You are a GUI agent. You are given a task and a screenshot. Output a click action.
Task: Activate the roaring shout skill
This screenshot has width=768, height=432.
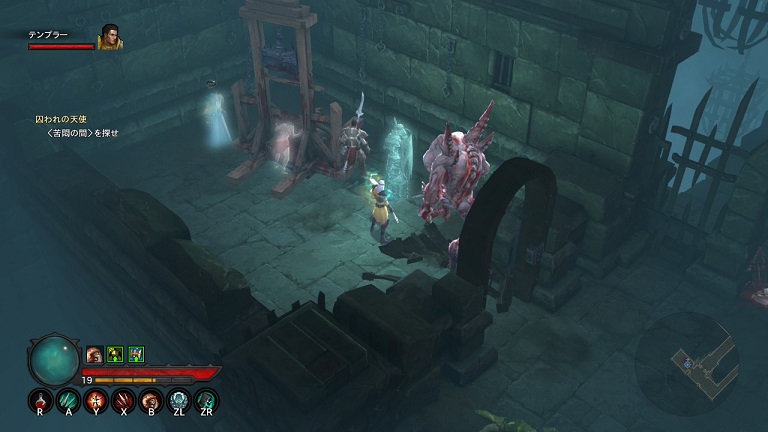click(x=152, y=401)
